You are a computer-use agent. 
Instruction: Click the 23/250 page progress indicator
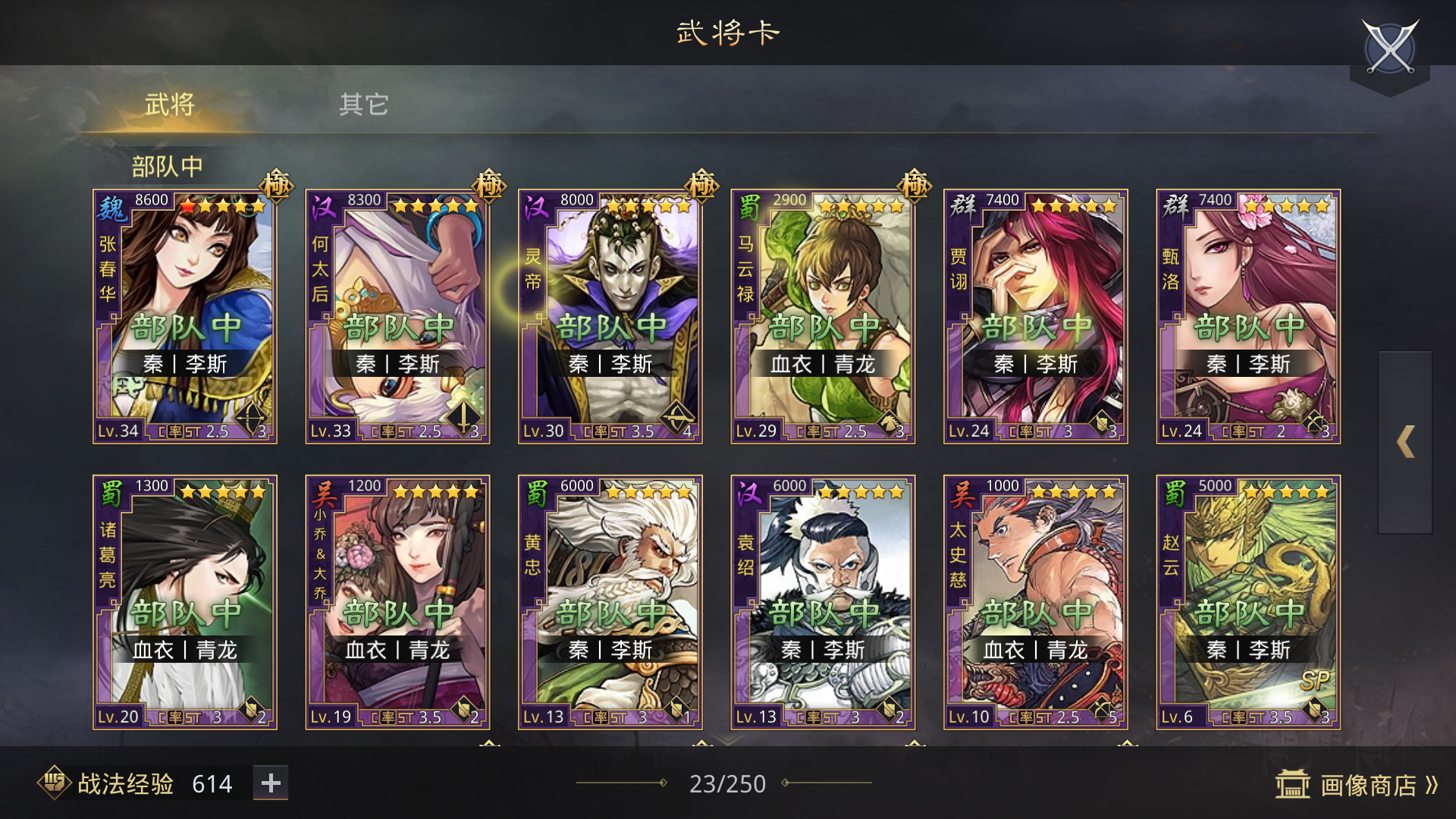727,783
